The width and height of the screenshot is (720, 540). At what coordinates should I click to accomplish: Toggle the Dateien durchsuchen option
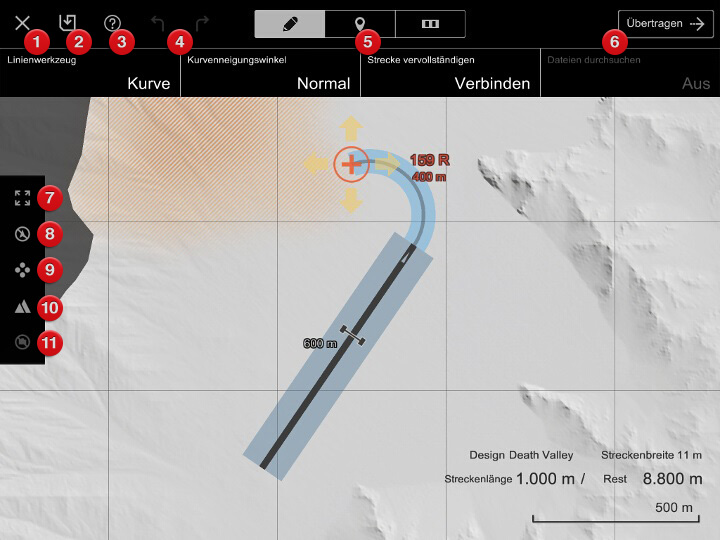coord(630,73)
